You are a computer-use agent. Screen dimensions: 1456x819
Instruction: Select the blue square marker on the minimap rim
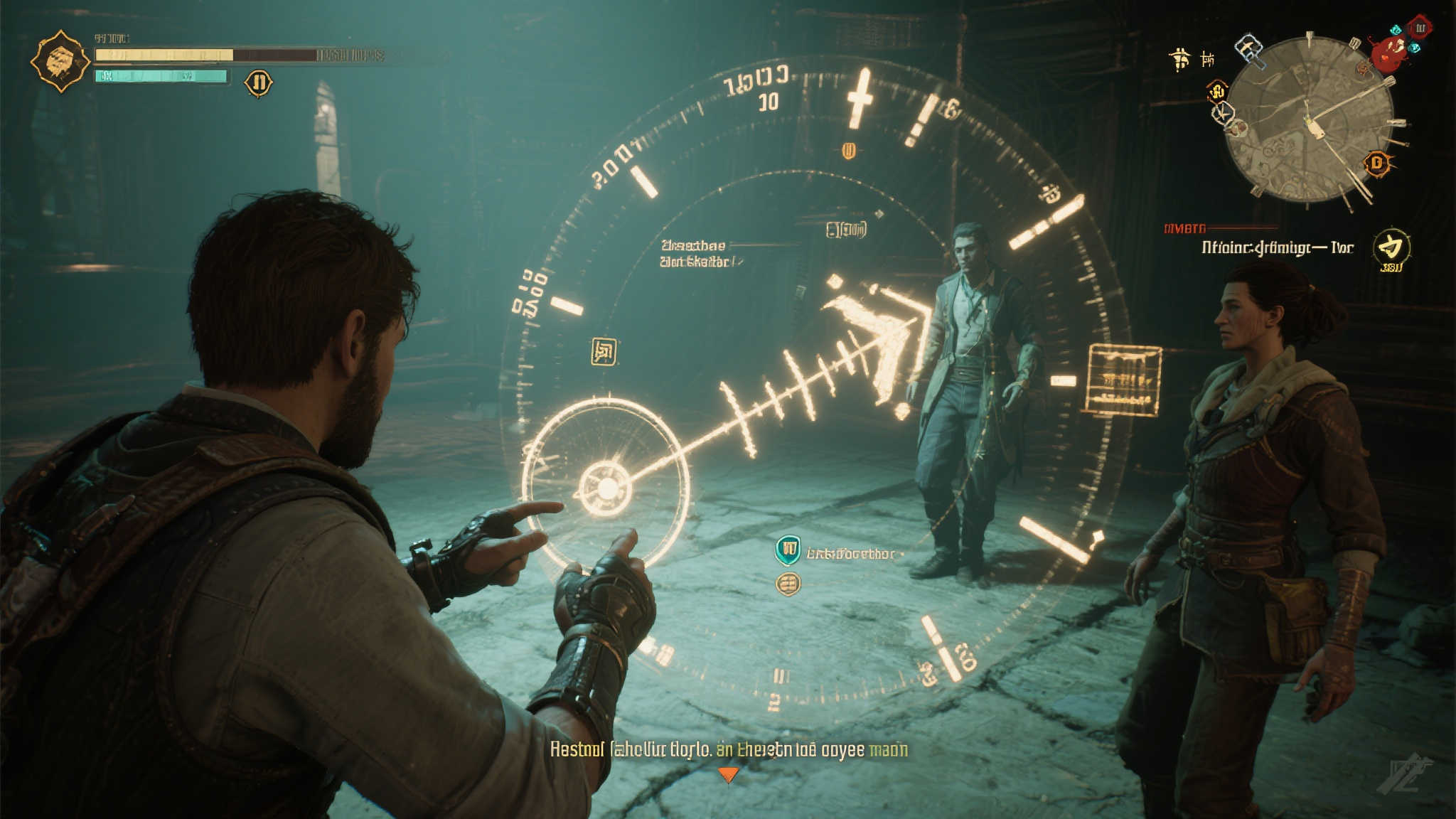1249,50
